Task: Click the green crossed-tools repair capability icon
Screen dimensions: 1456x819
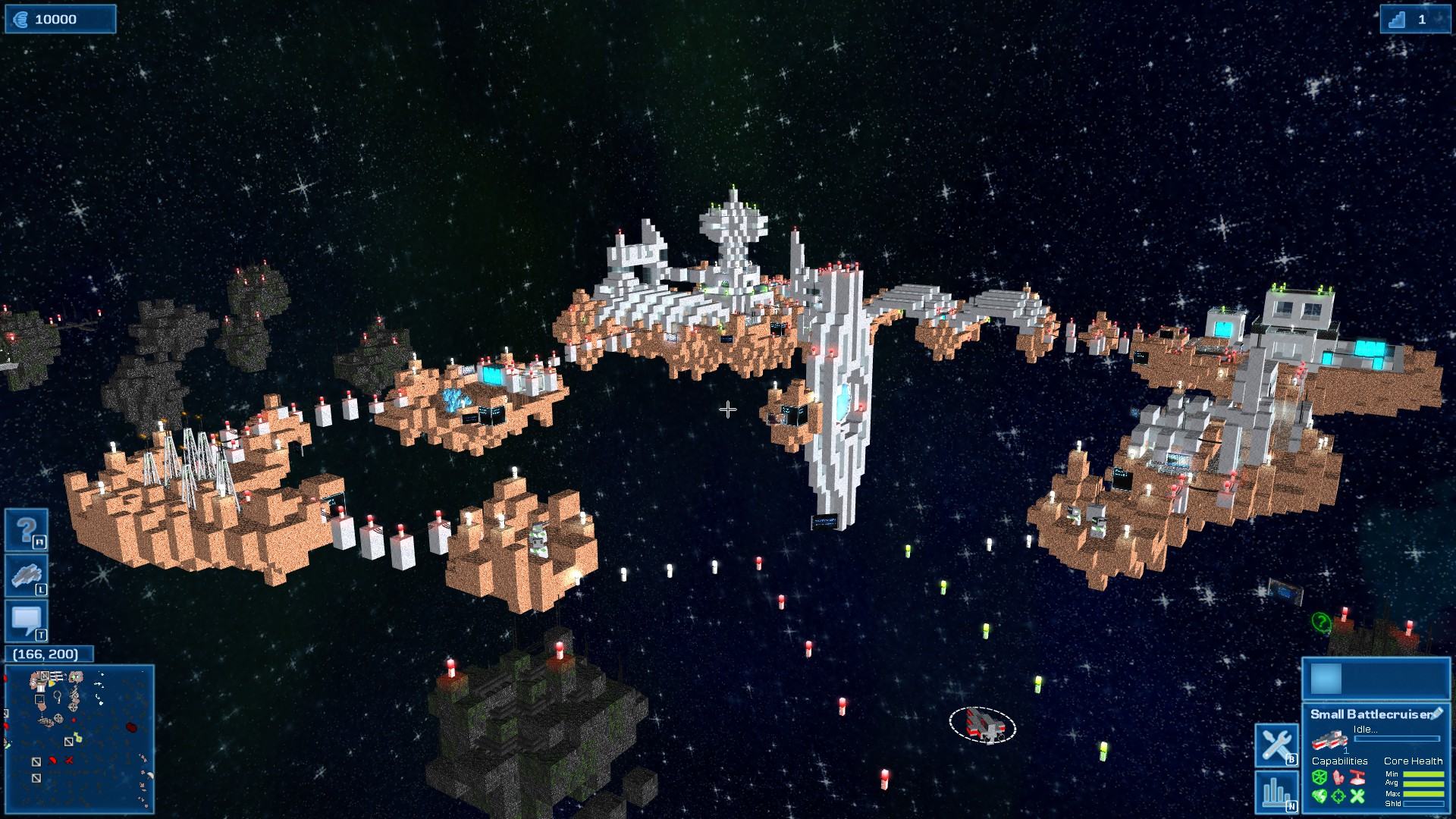Action: [x=1357, y=796]
